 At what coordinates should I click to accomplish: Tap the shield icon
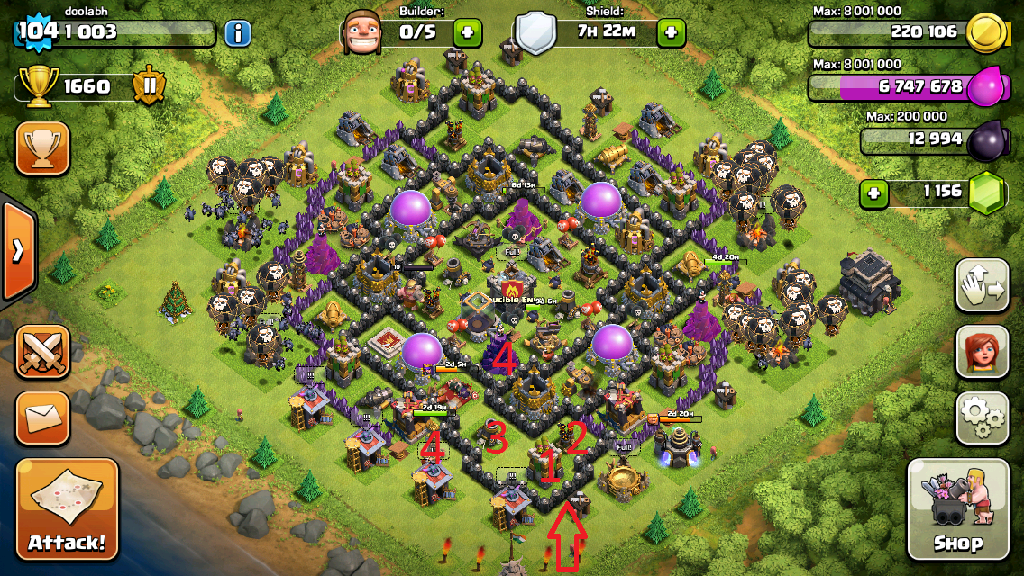click(x=535, y=33)
